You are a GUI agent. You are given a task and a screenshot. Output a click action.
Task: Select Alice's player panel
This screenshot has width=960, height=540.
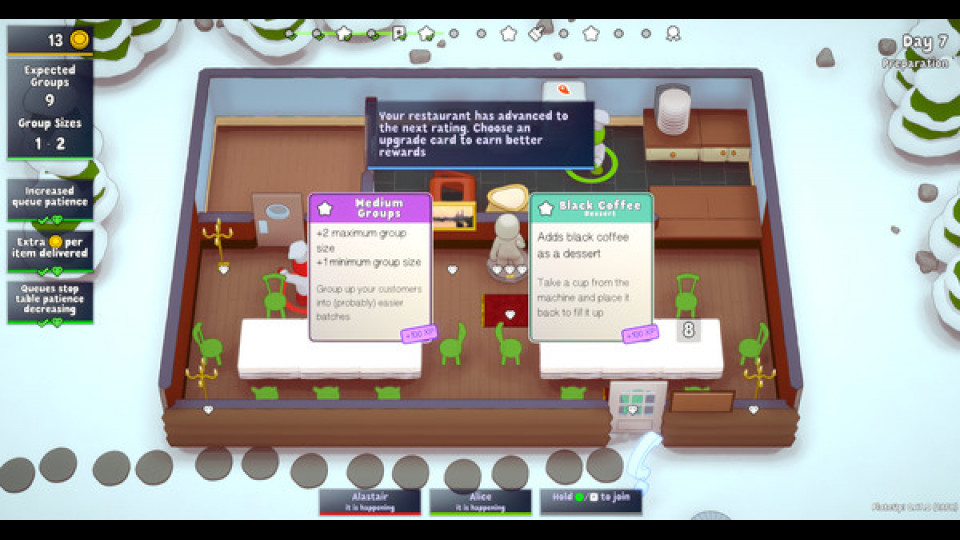click(x=480, y=501)
